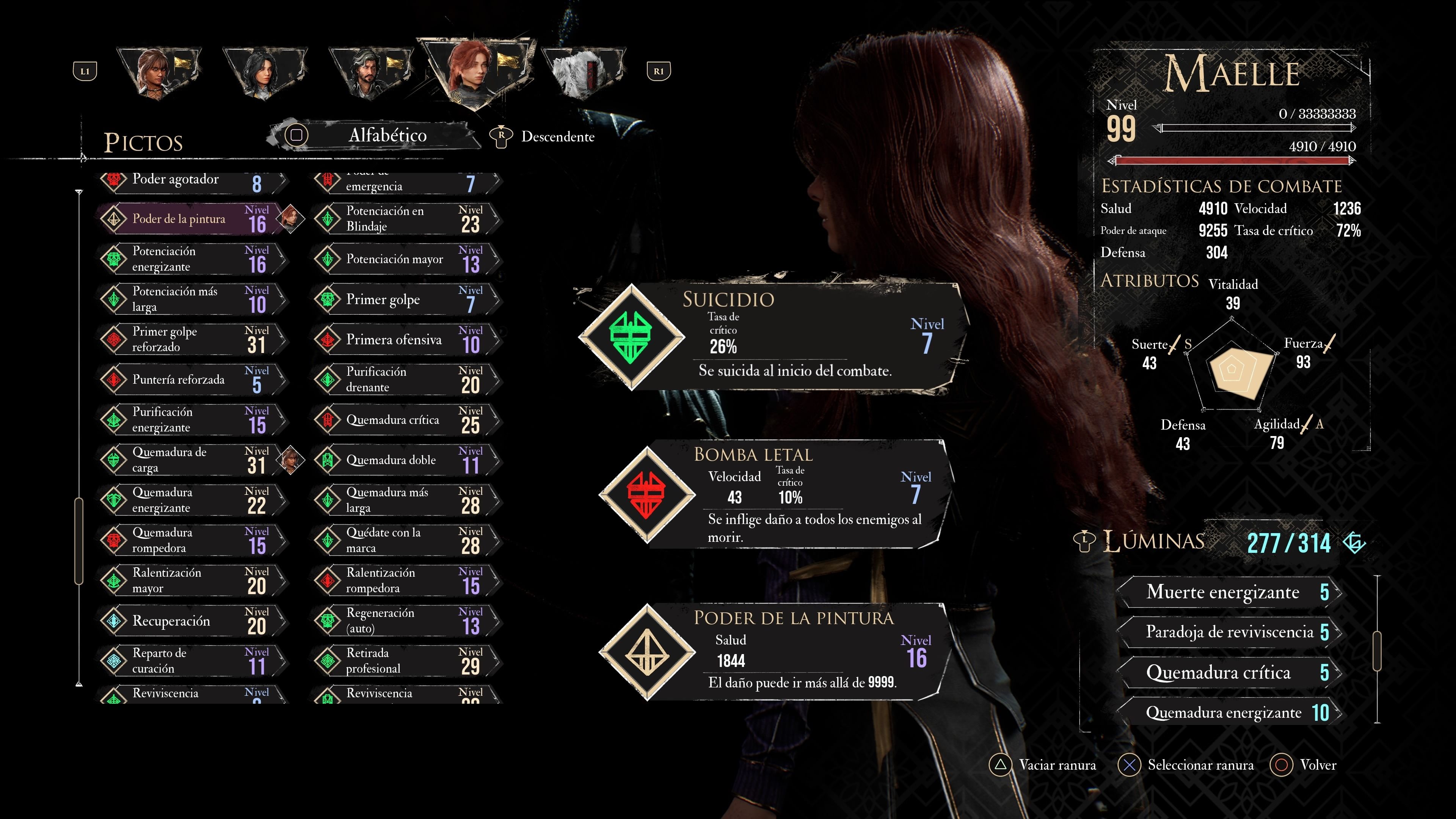Select the Quemadura doble picto

[x=406, y=460]
